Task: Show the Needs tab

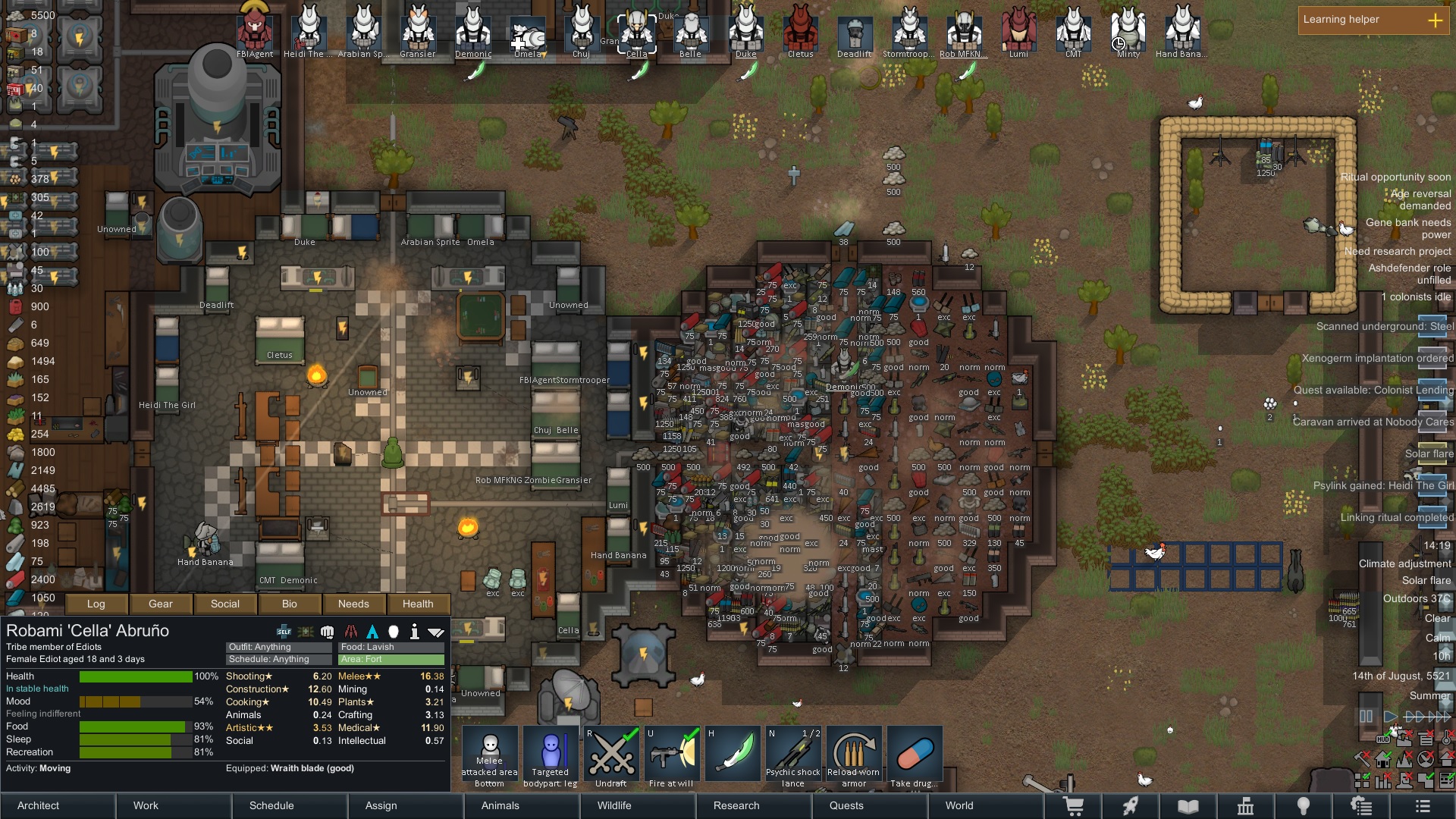Action: click(353, 604)
